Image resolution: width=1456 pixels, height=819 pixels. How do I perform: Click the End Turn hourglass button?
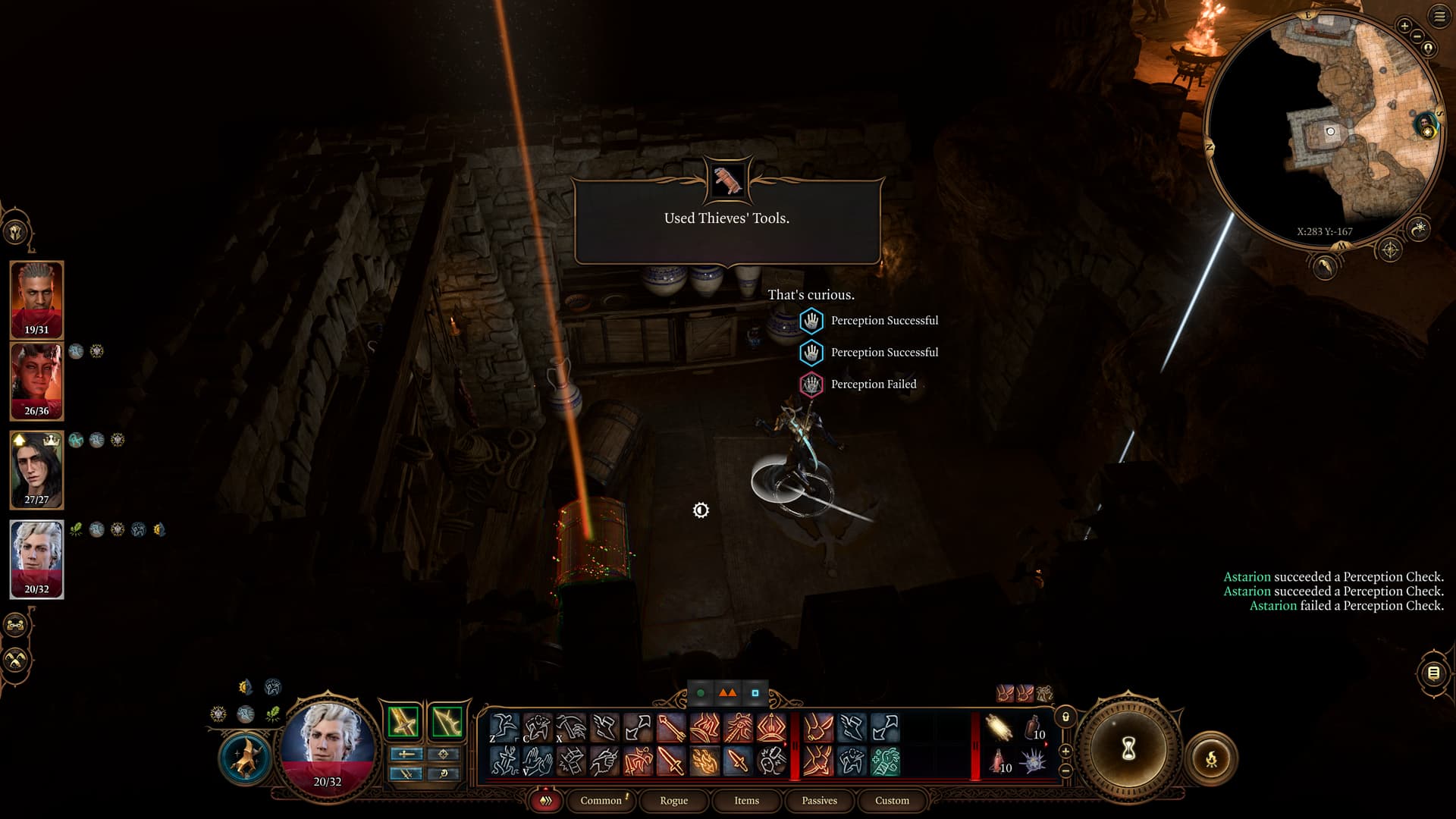point(1128,749)
